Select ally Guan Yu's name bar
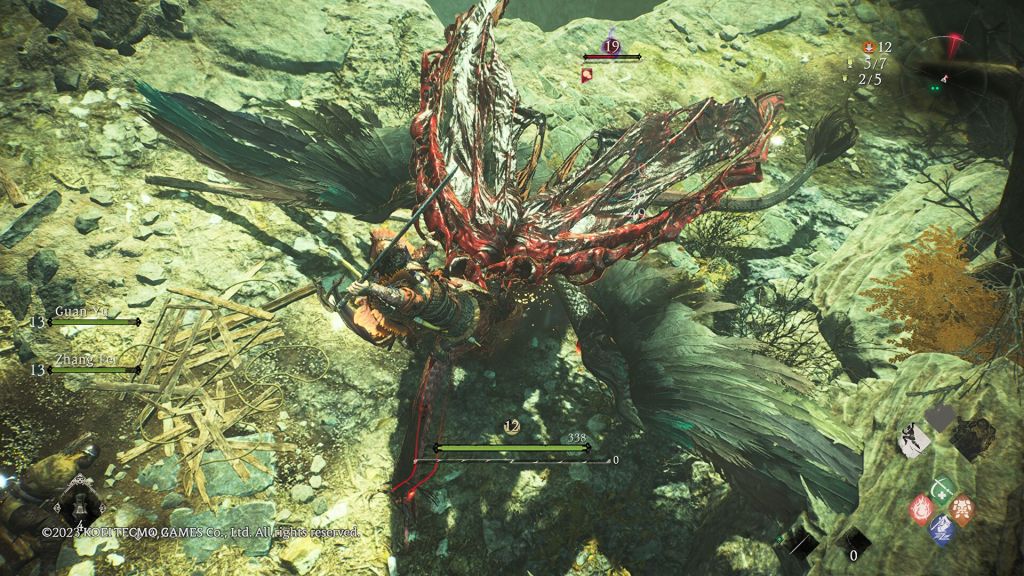This screenshot has height=576, width=1024. click(93, 322)
